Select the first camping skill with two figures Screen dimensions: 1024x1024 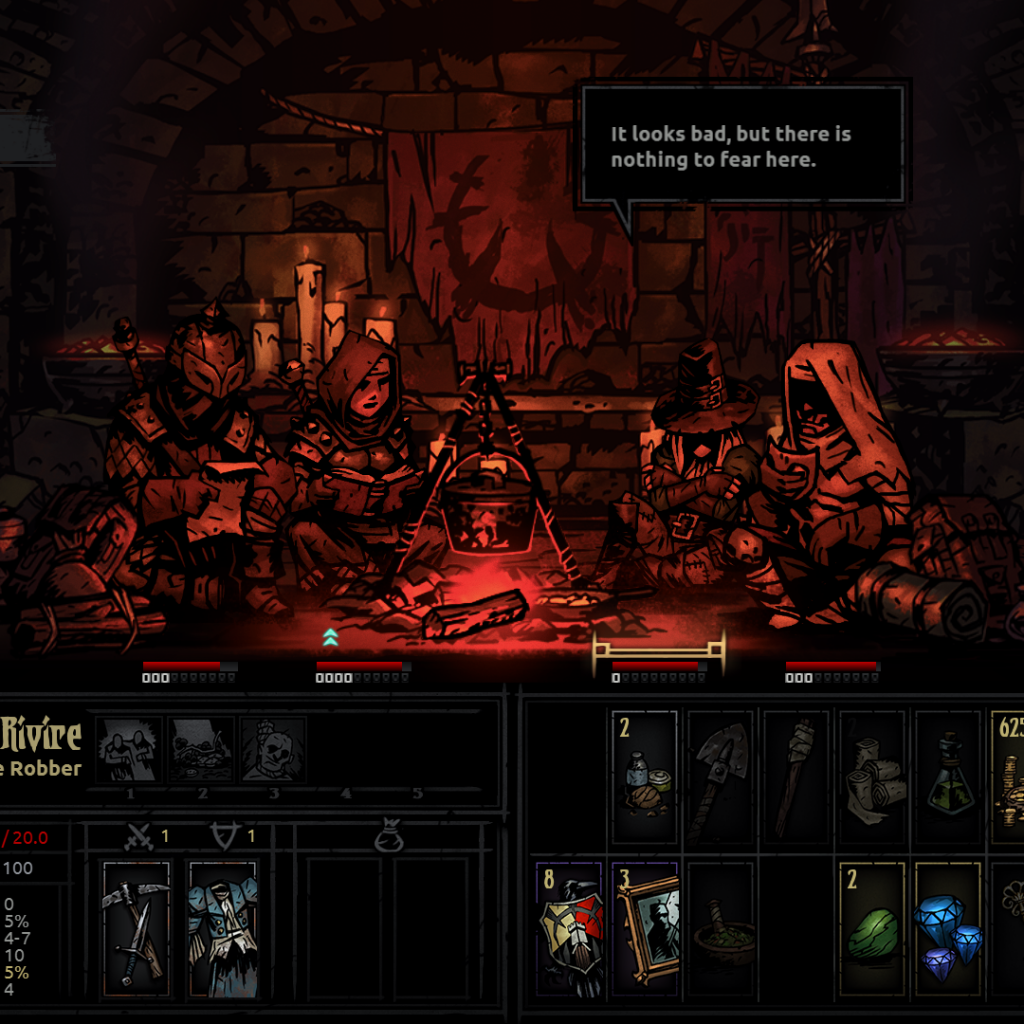tap(130, 749)
